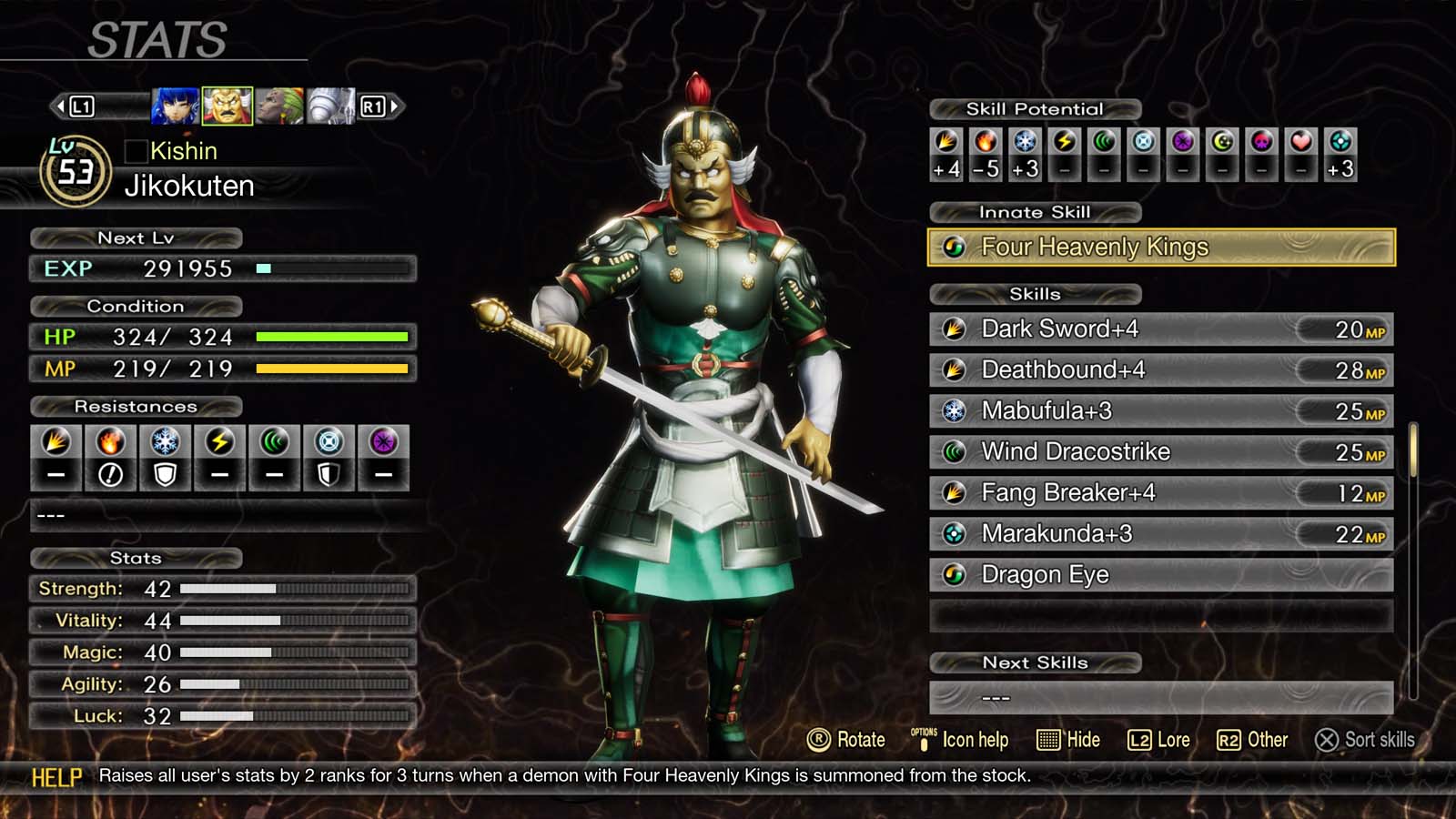Viewport: 1456px width, 819px height.
Task: Click the support icon next to Dragon Eye
Action: 954,574
